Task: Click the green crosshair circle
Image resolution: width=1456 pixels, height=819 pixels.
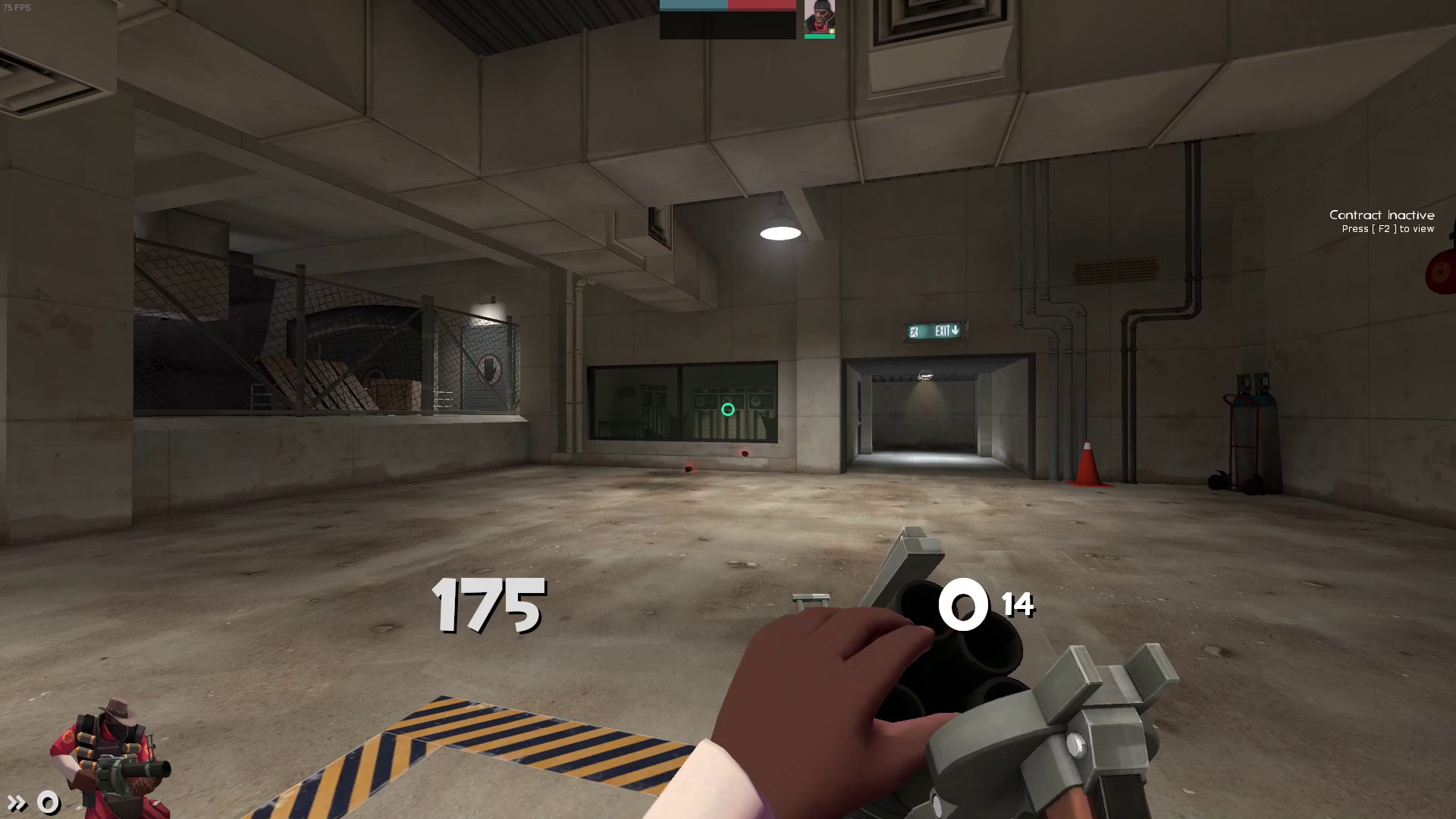Action: pos(727,409)
